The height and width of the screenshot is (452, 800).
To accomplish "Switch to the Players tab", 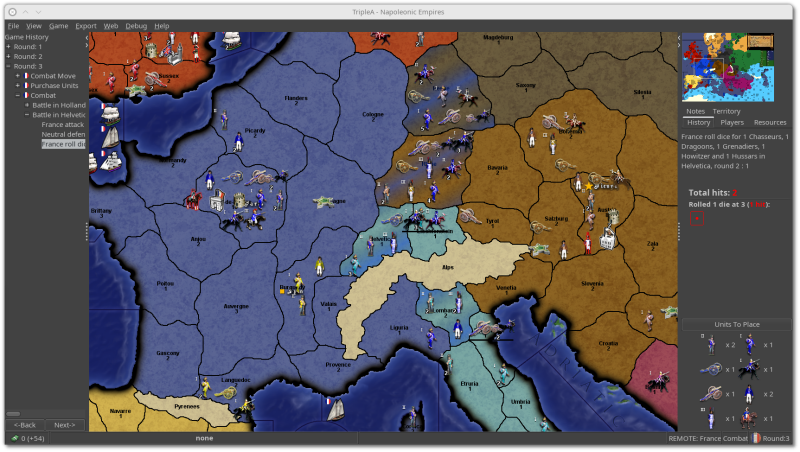I will 732,122.
